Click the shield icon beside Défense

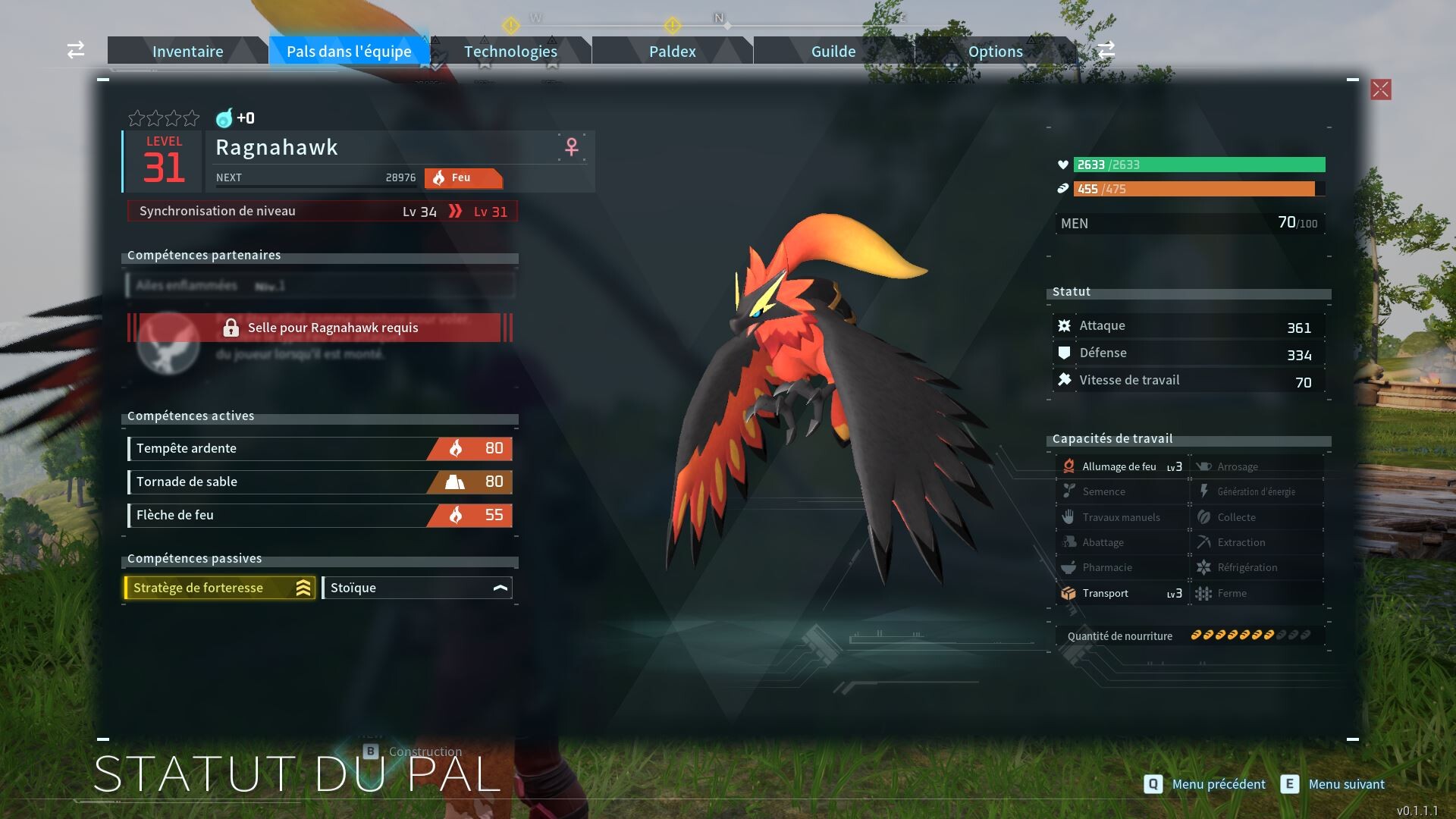click(1065, 352)
